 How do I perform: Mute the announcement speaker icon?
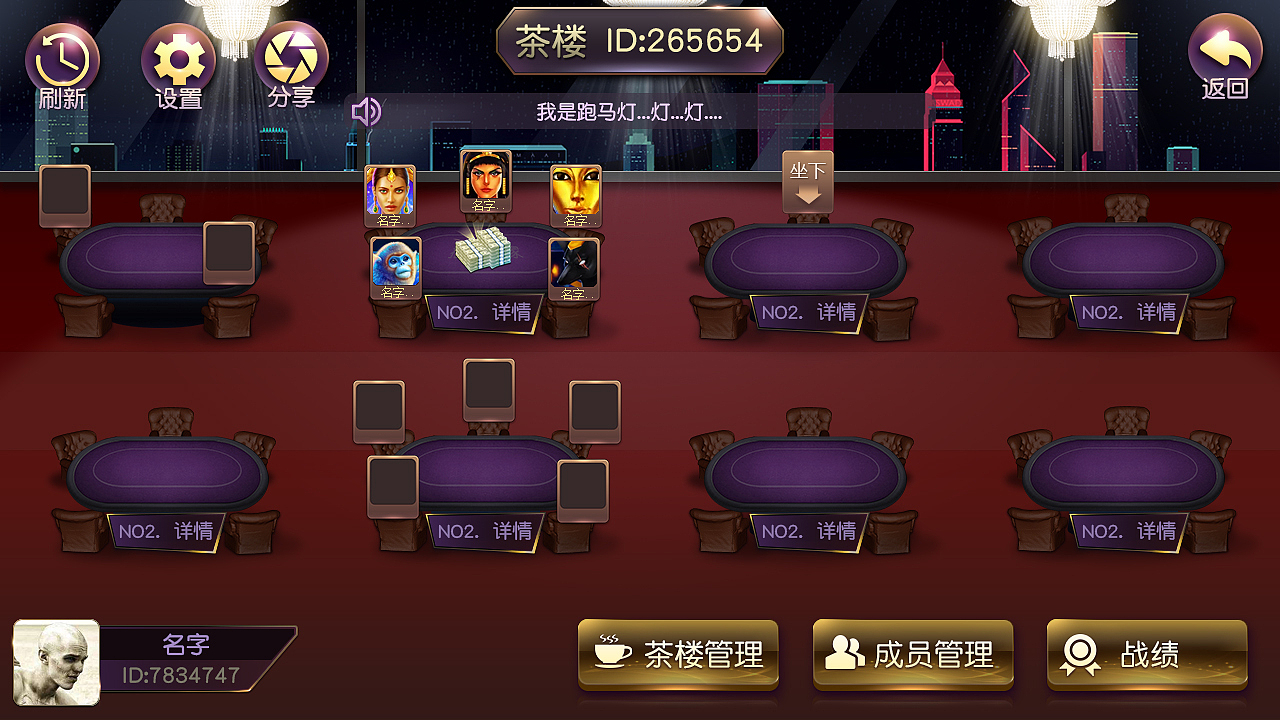[367, 110]
